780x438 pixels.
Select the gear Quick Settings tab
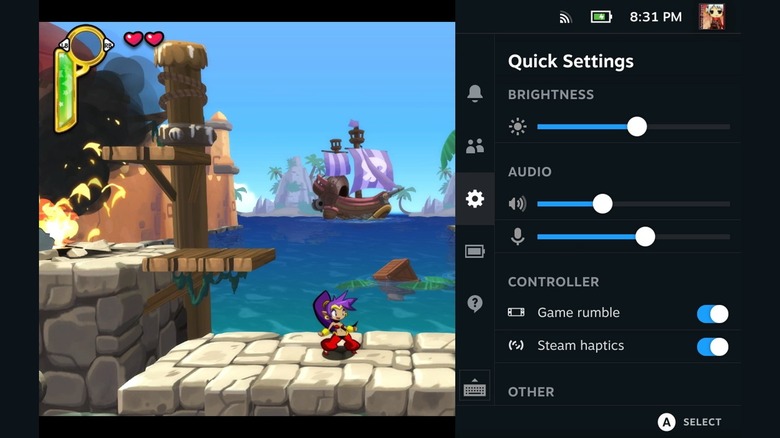click(475, 199)
